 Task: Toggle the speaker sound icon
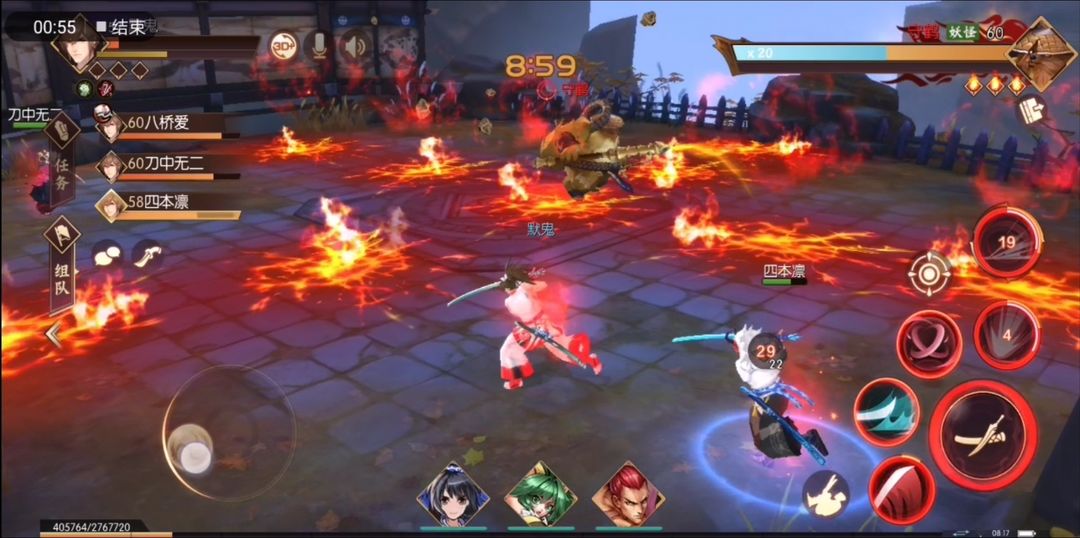click(353, 46)
